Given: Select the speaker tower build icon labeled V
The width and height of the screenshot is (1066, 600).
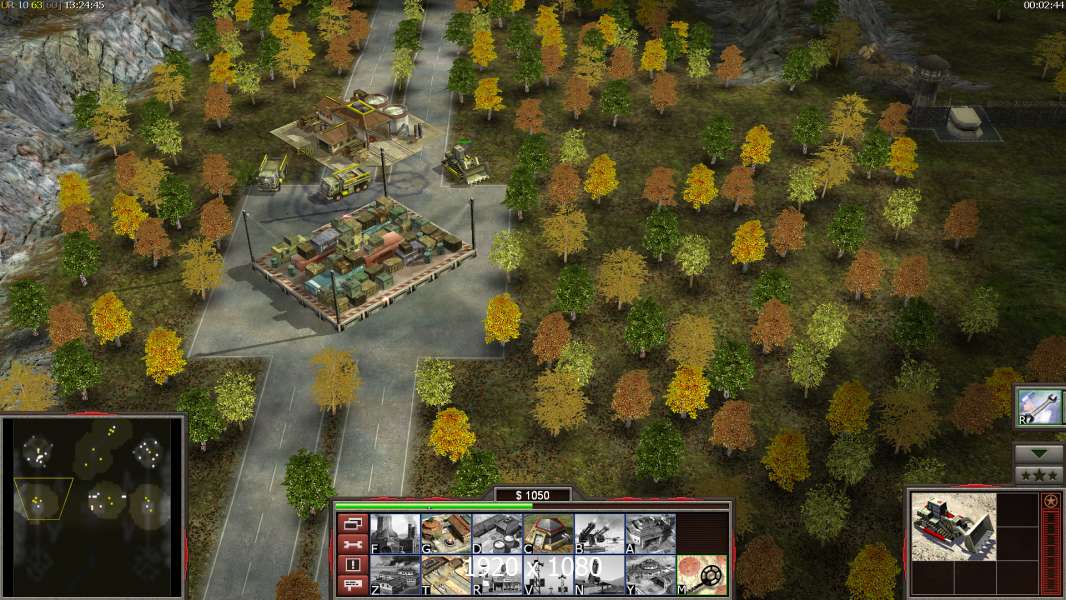Looking at the screenshot, I should pos(548,574).
